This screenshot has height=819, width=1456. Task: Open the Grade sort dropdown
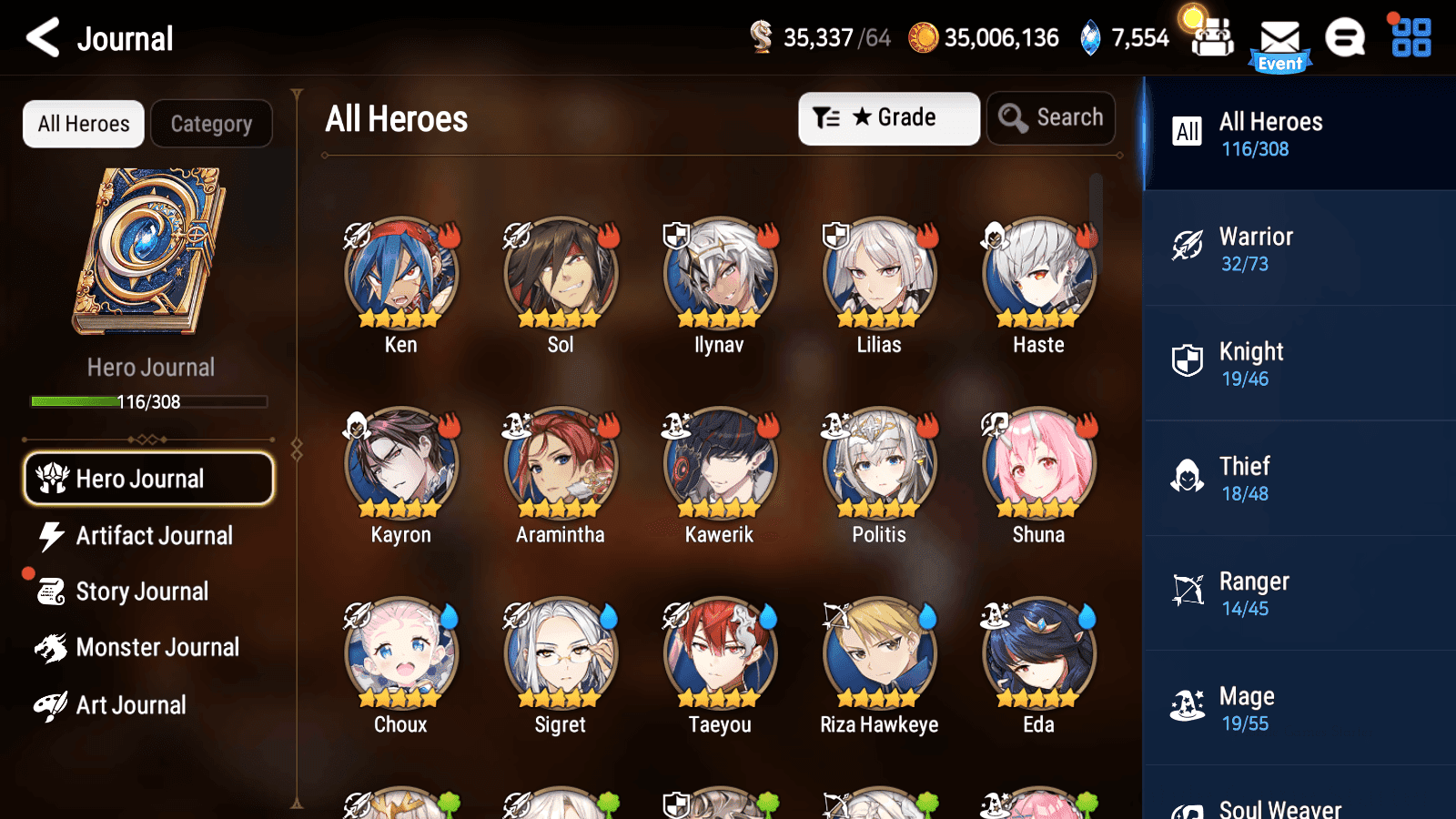click(888, 117)
